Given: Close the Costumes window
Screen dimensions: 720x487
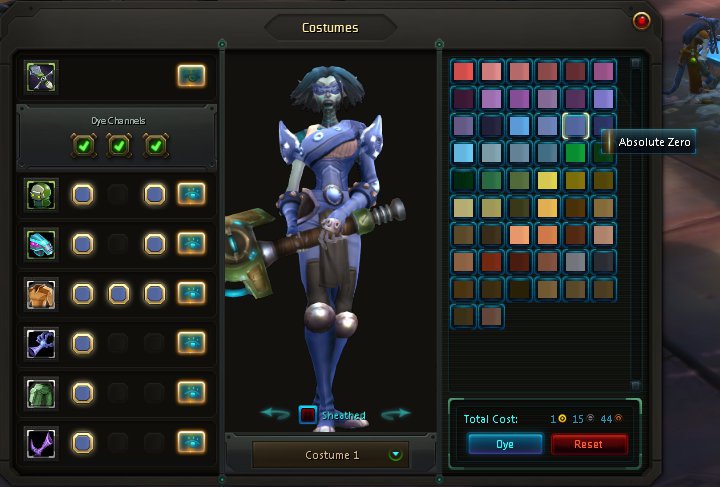Looking at the screenshot, I should coord(641,20).
